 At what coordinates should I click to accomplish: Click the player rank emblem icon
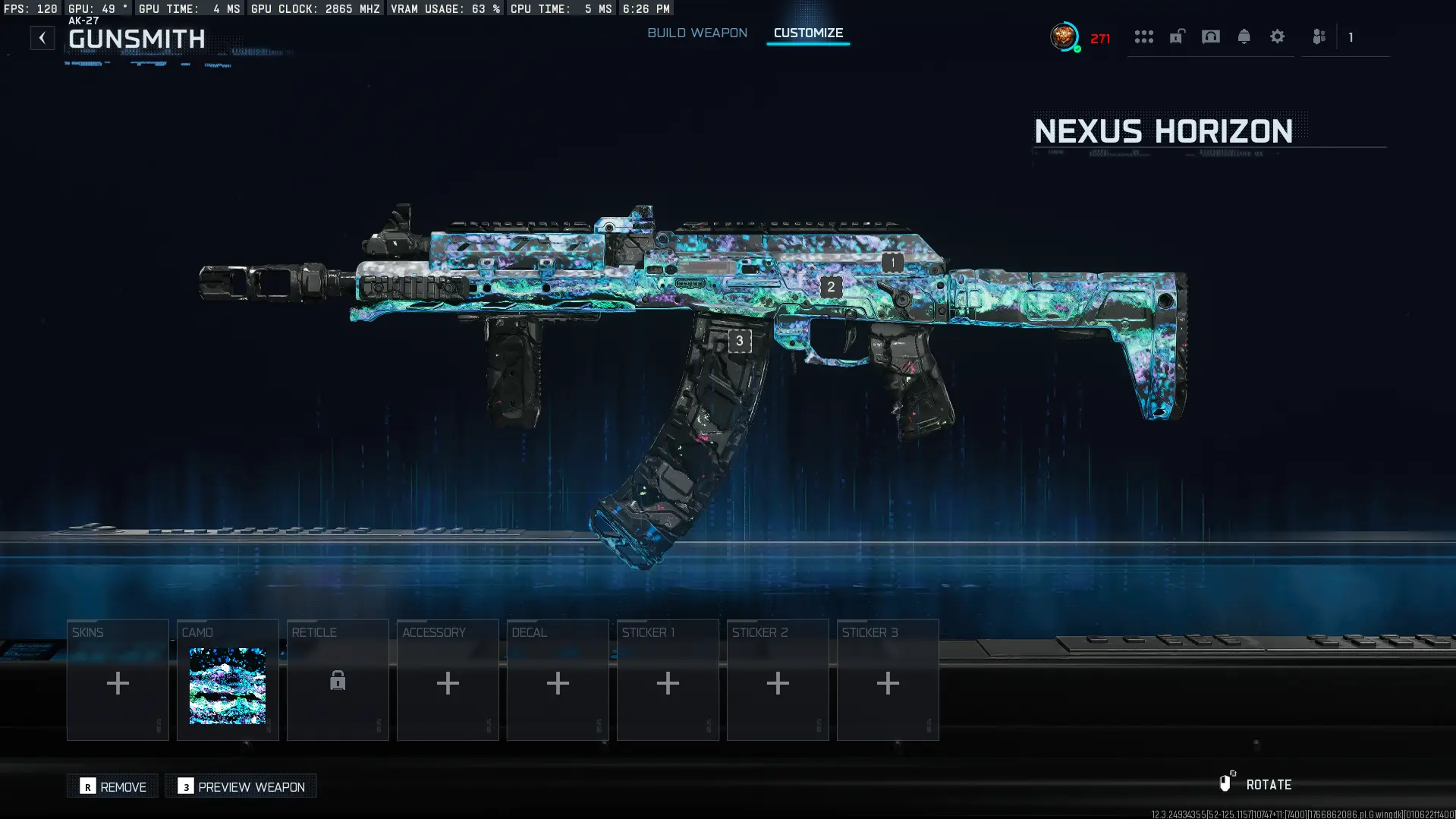pos(1064,36)
